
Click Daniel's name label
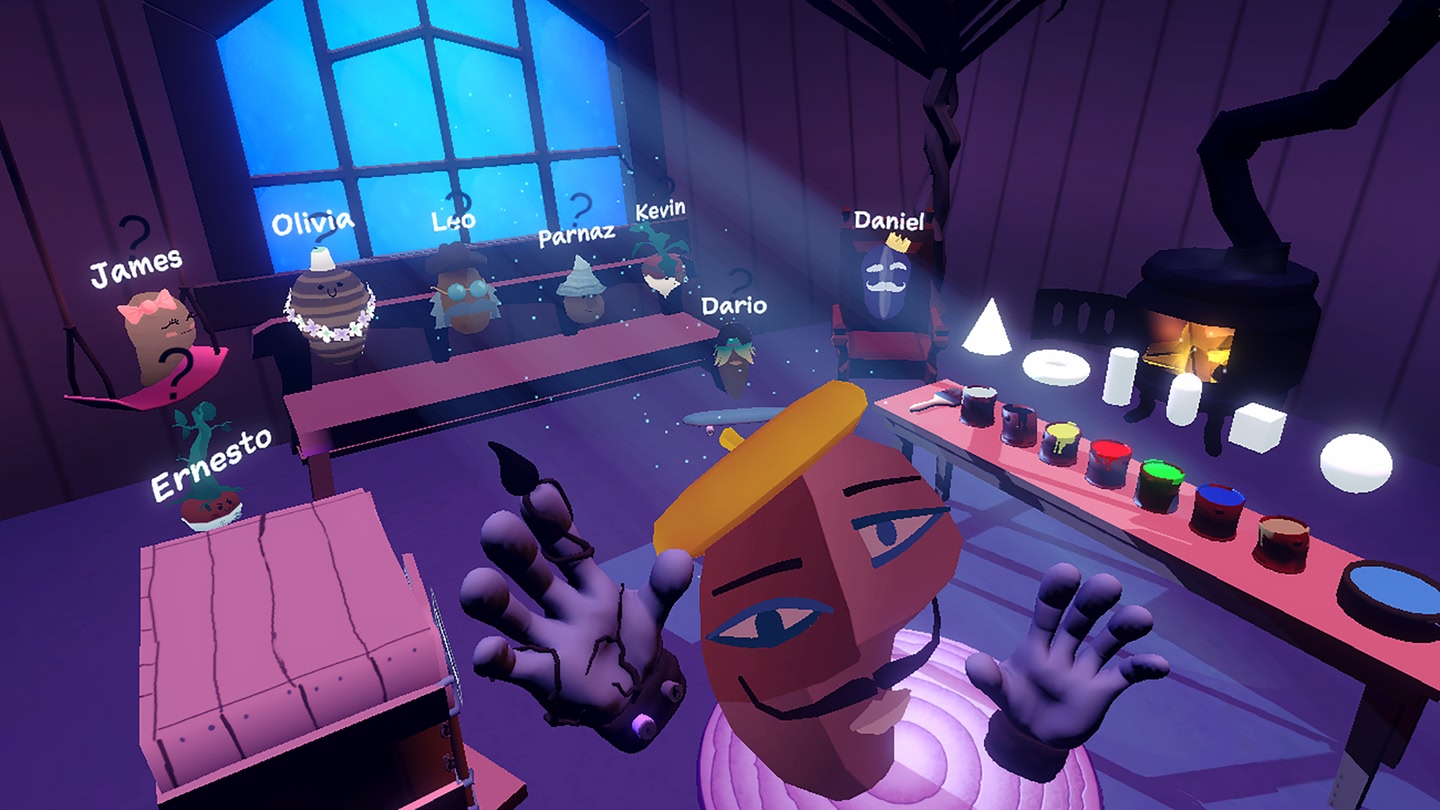coord(889,221)
